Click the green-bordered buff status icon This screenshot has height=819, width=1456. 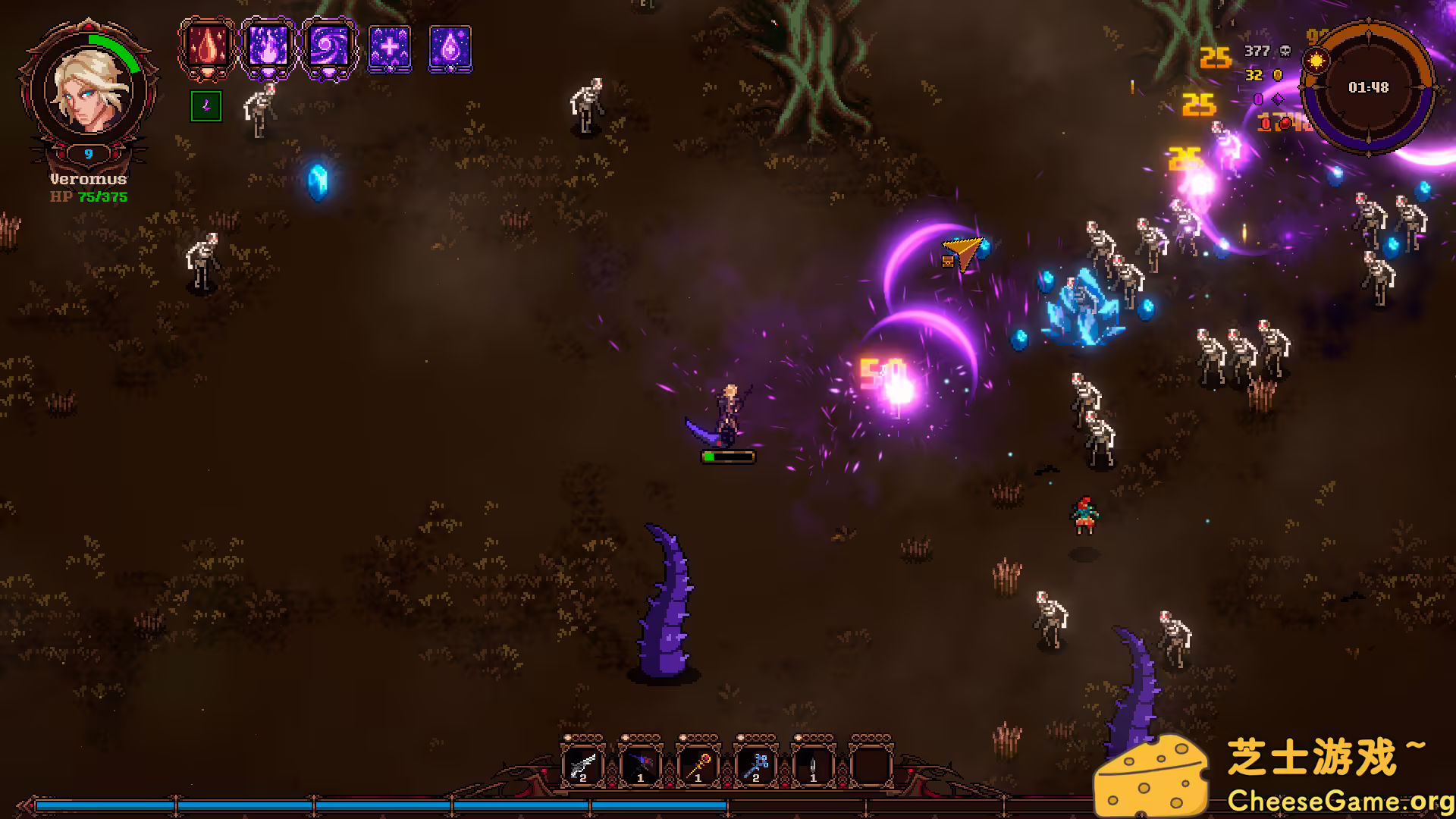[x=206, y=106]
